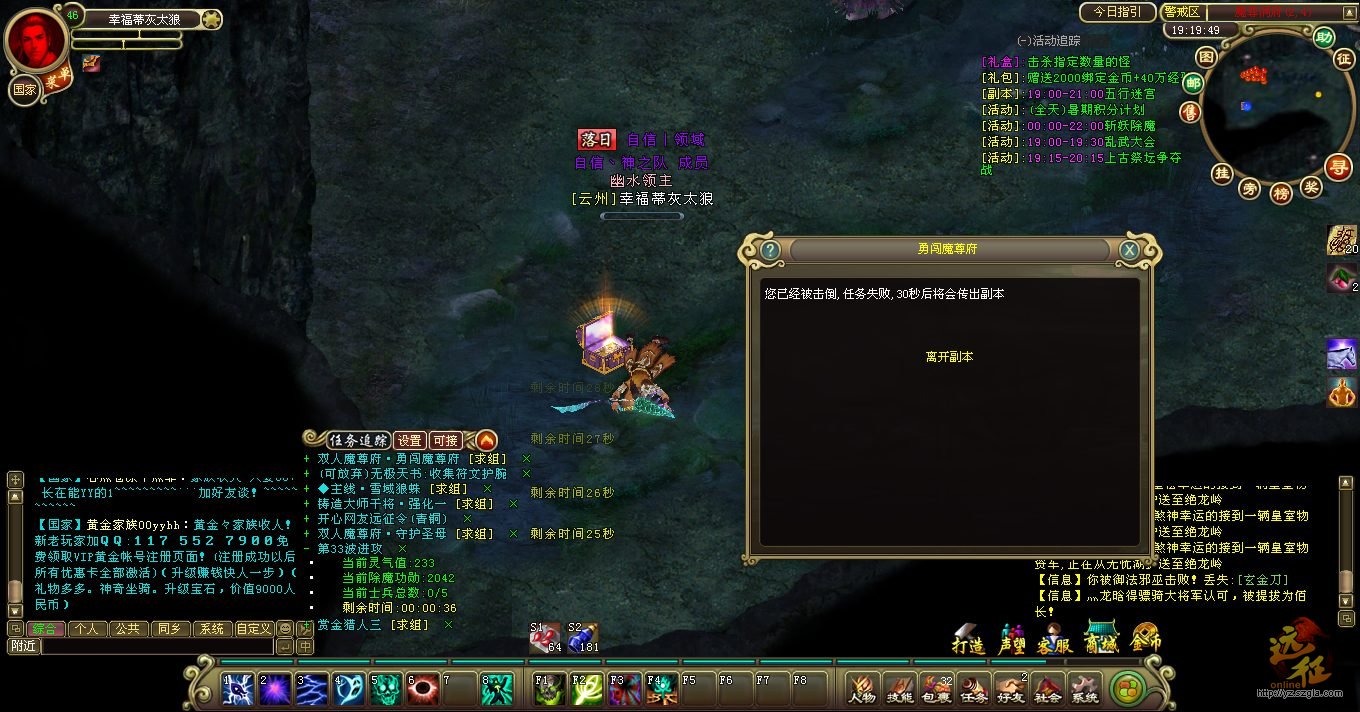Show the 榜 rankings button
1360x712 pixels.
pyautogui.click(x=1281, y=193)
